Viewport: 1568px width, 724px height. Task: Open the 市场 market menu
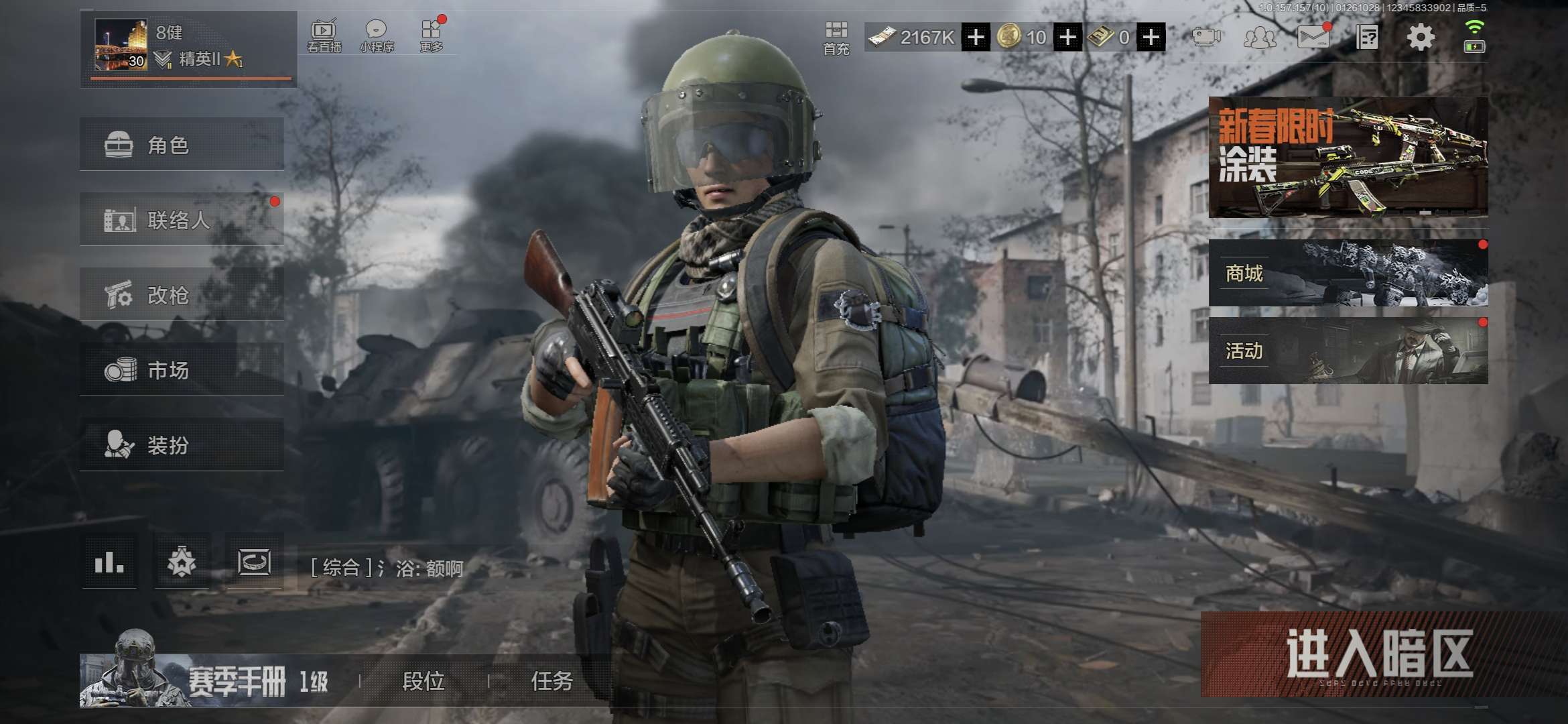click(181, 369)
